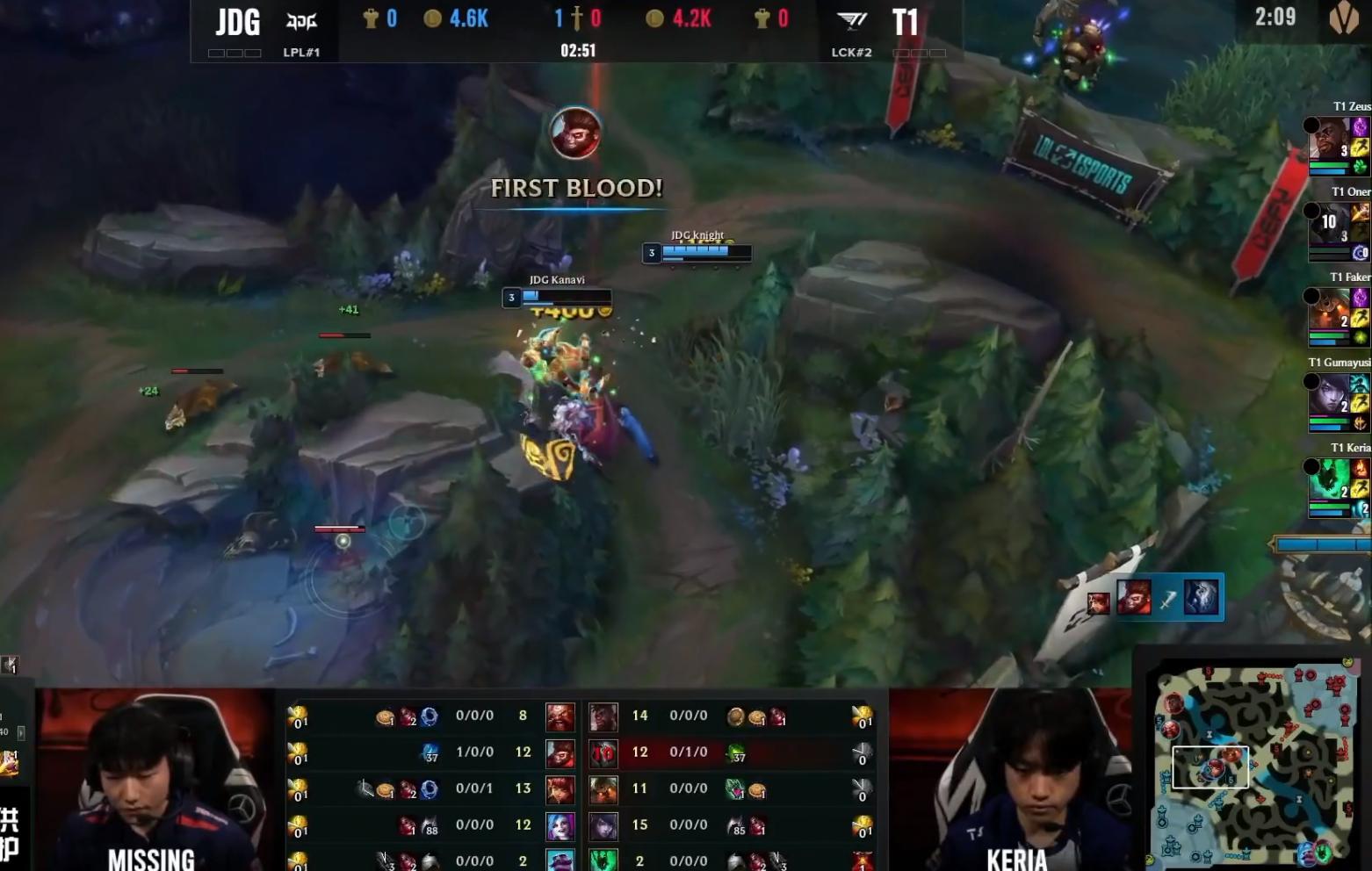Viewport: 1372px width, 871px height.
Task: Click the Wukong portrait inside the kill callout
Action: click(x=1135, y=597)
